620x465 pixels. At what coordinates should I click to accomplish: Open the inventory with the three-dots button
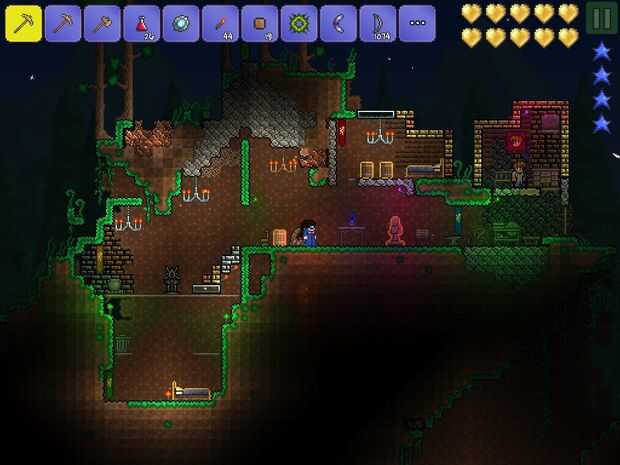pyautogui.click(x=417, y=23)
